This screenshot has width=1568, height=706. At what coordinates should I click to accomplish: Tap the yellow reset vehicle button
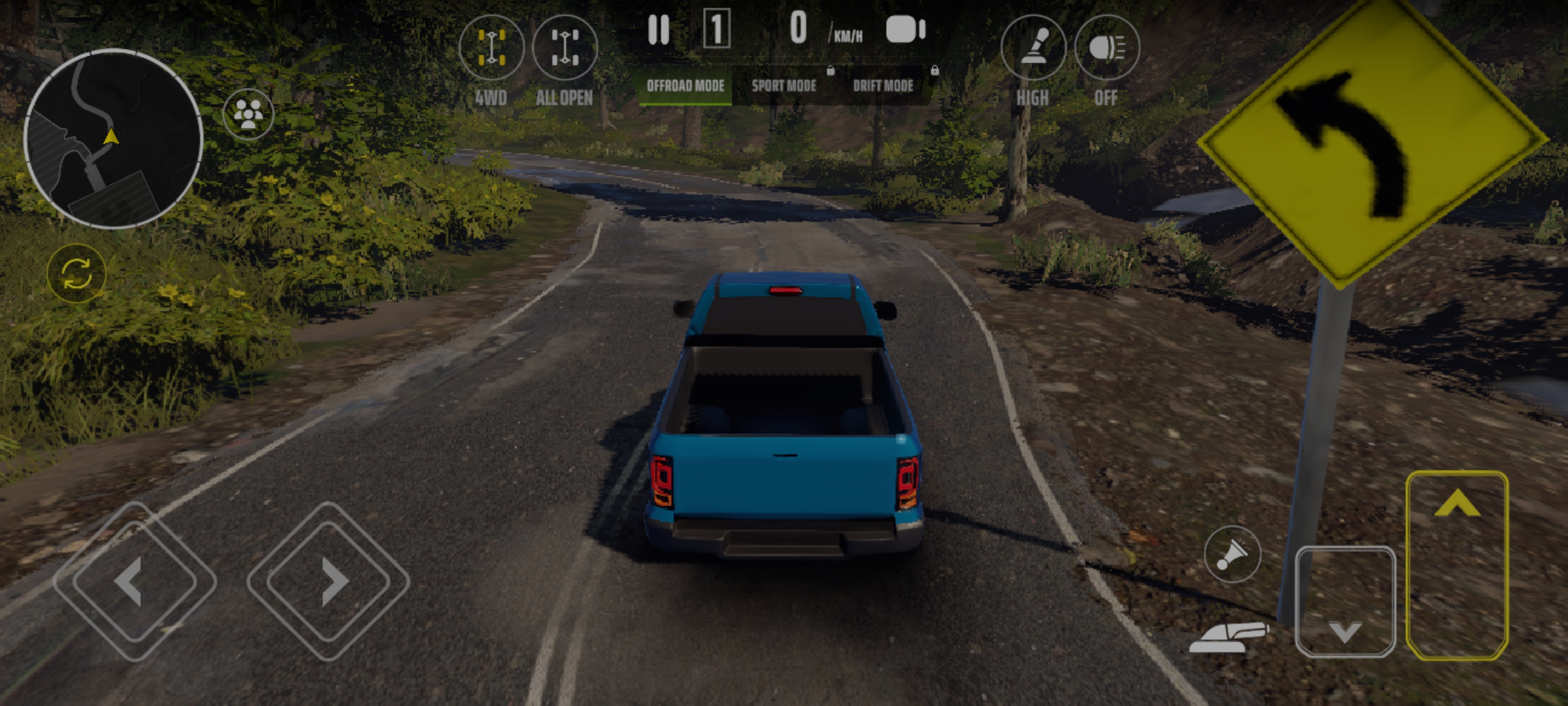(x=77, y=274)
